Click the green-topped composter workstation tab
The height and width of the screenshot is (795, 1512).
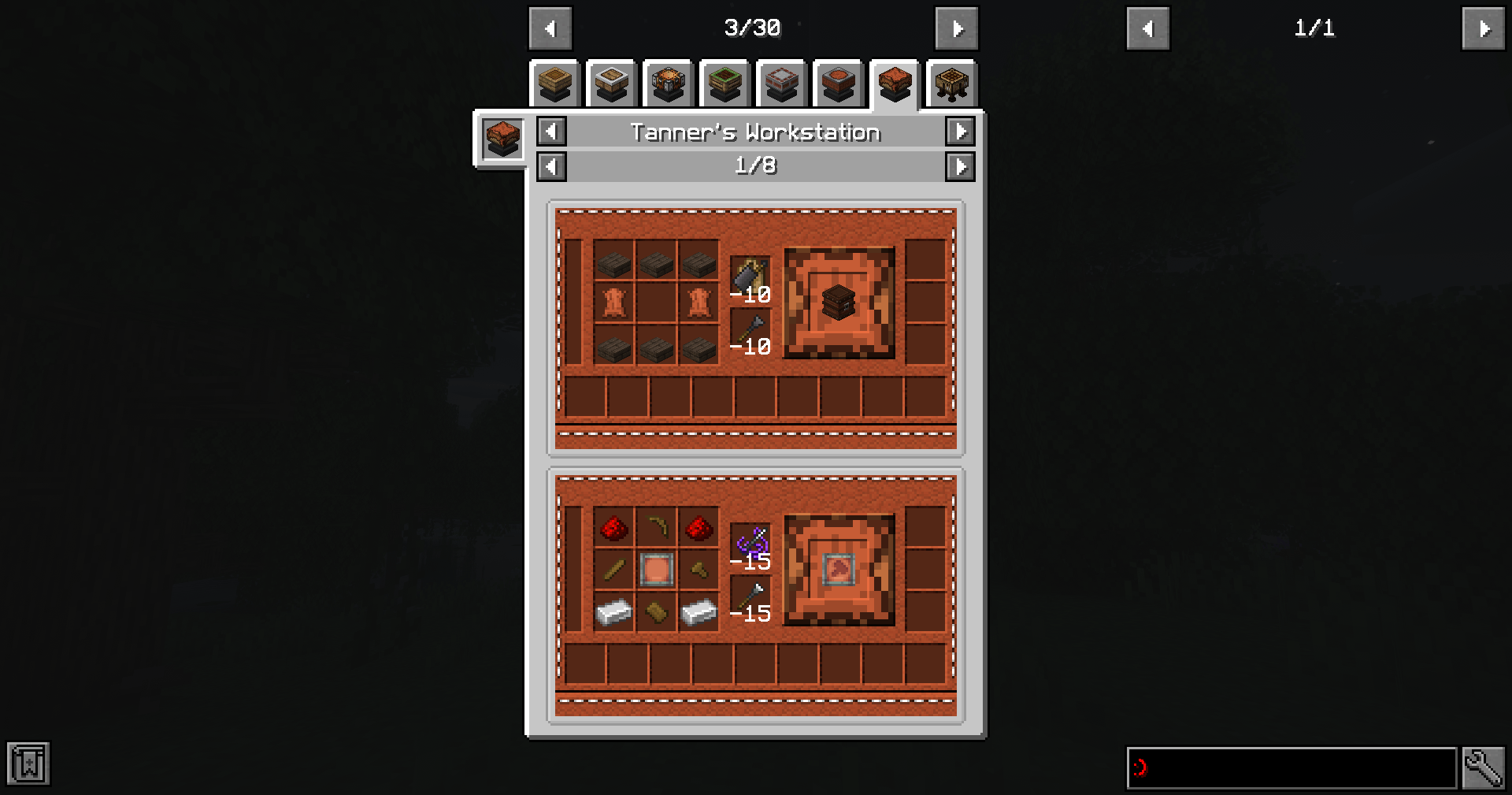click(x=725, y=83)
